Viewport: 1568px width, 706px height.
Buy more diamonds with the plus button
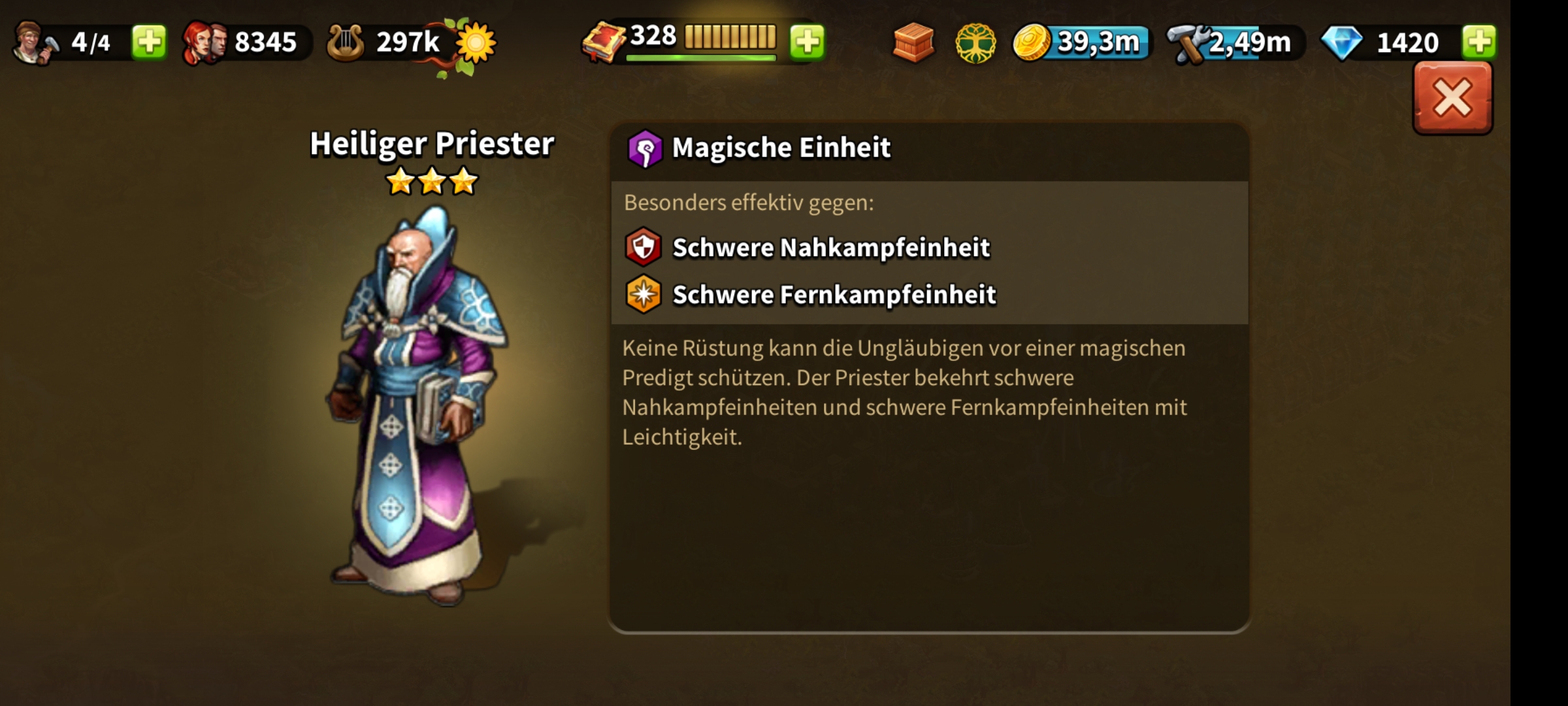click(x=1479, y=42)
